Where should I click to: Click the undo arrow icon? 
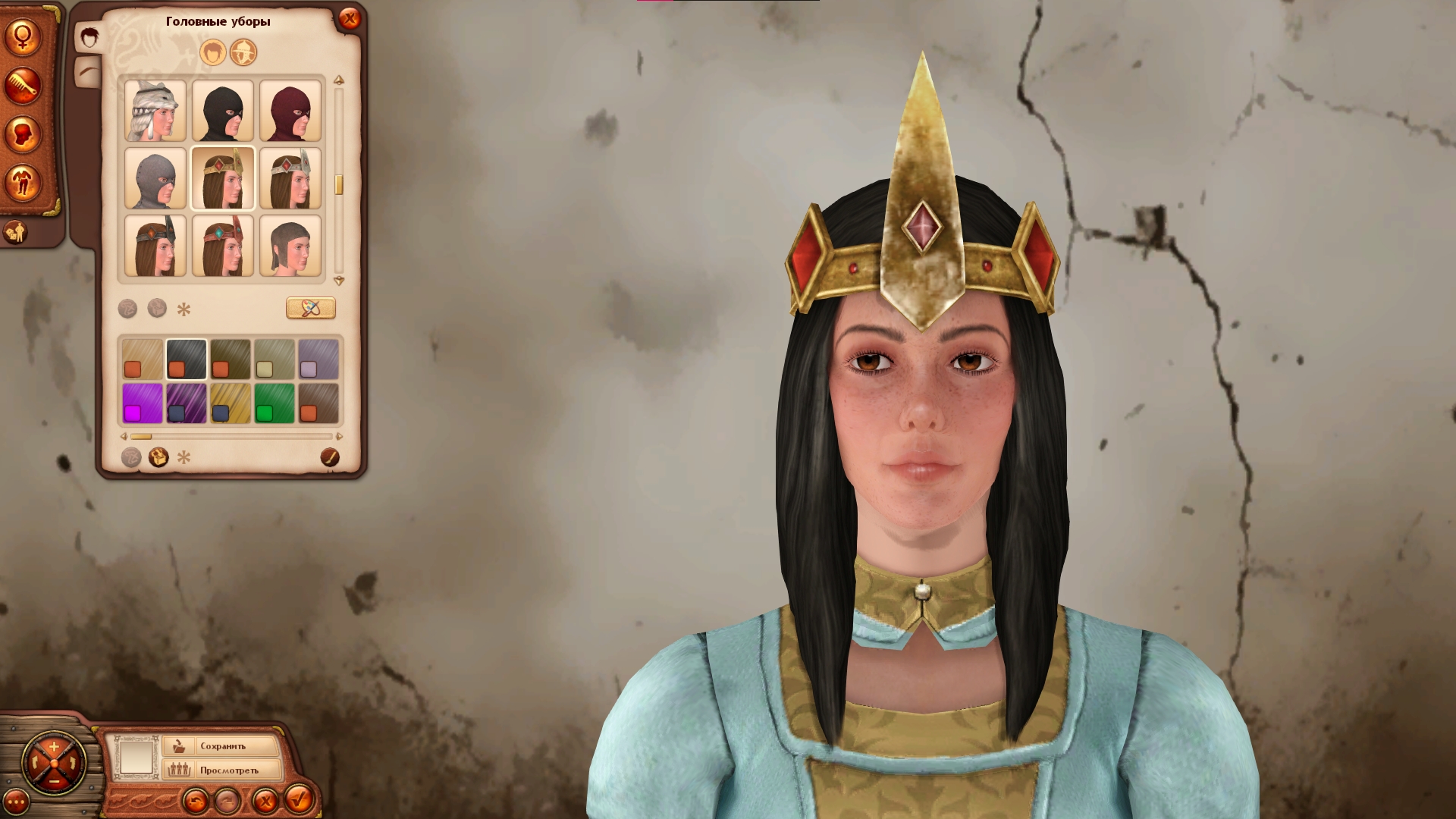197,801
